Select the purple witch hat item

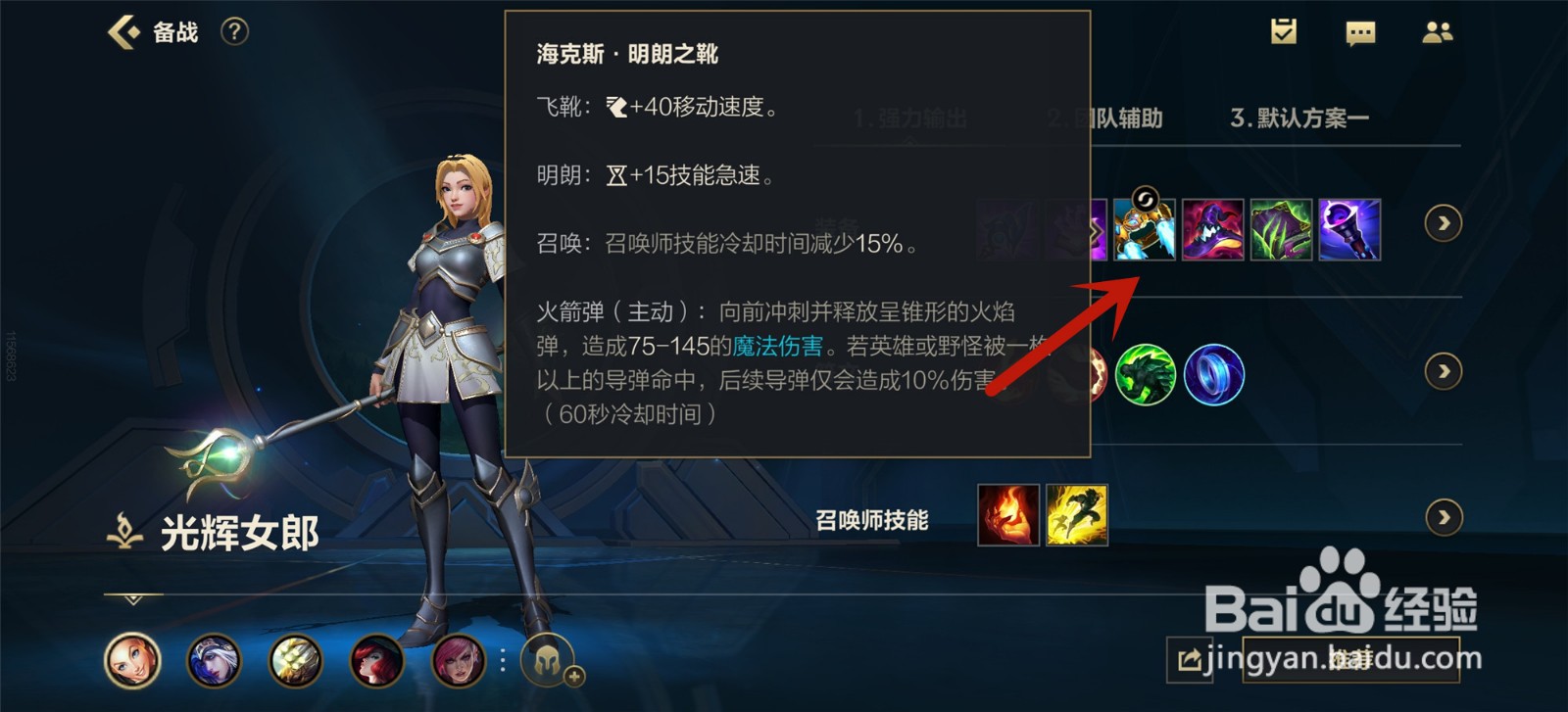click(1212, 227)
